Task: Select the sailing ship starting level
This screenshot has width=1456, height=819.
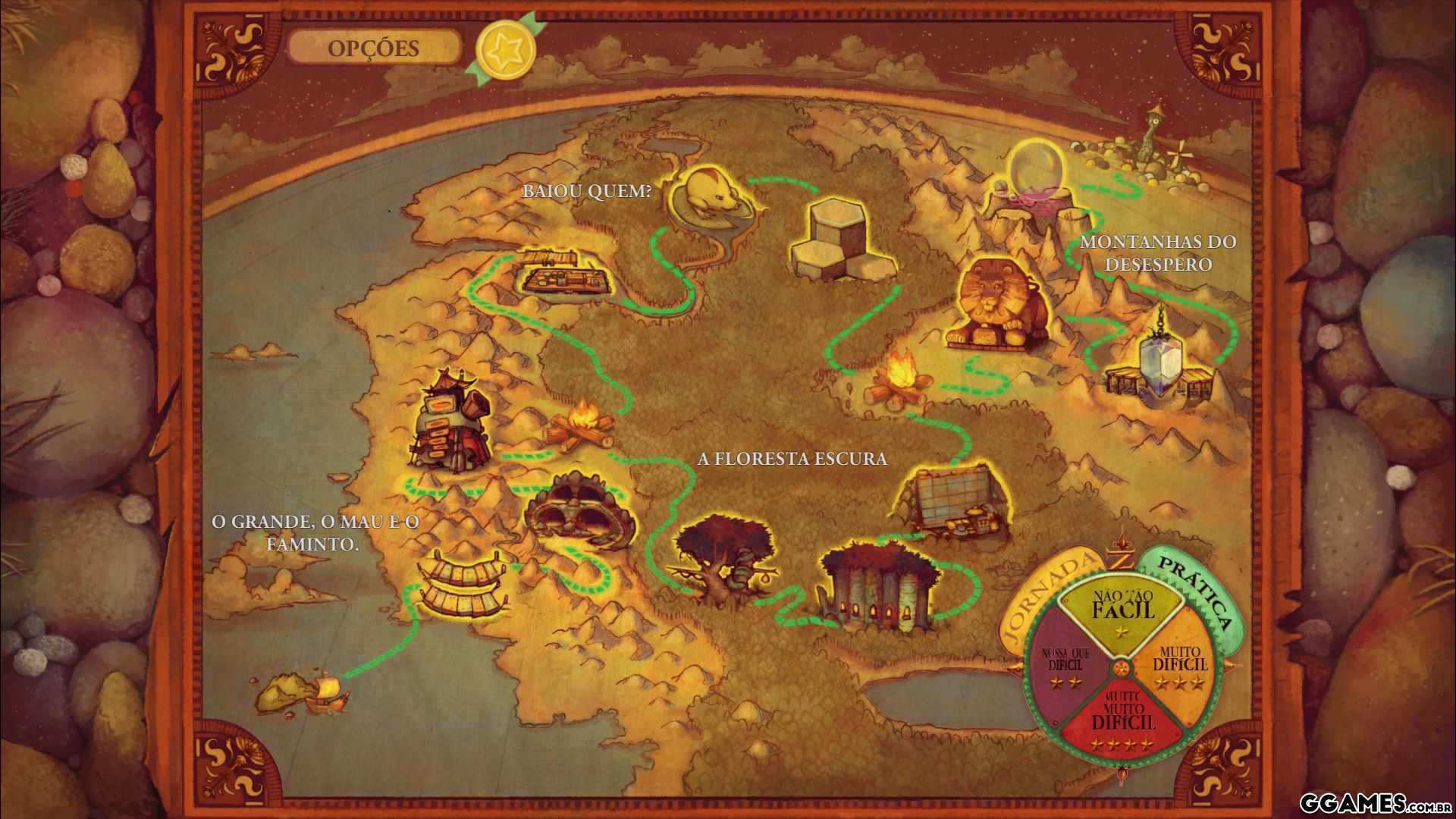Action: point(328,690)
